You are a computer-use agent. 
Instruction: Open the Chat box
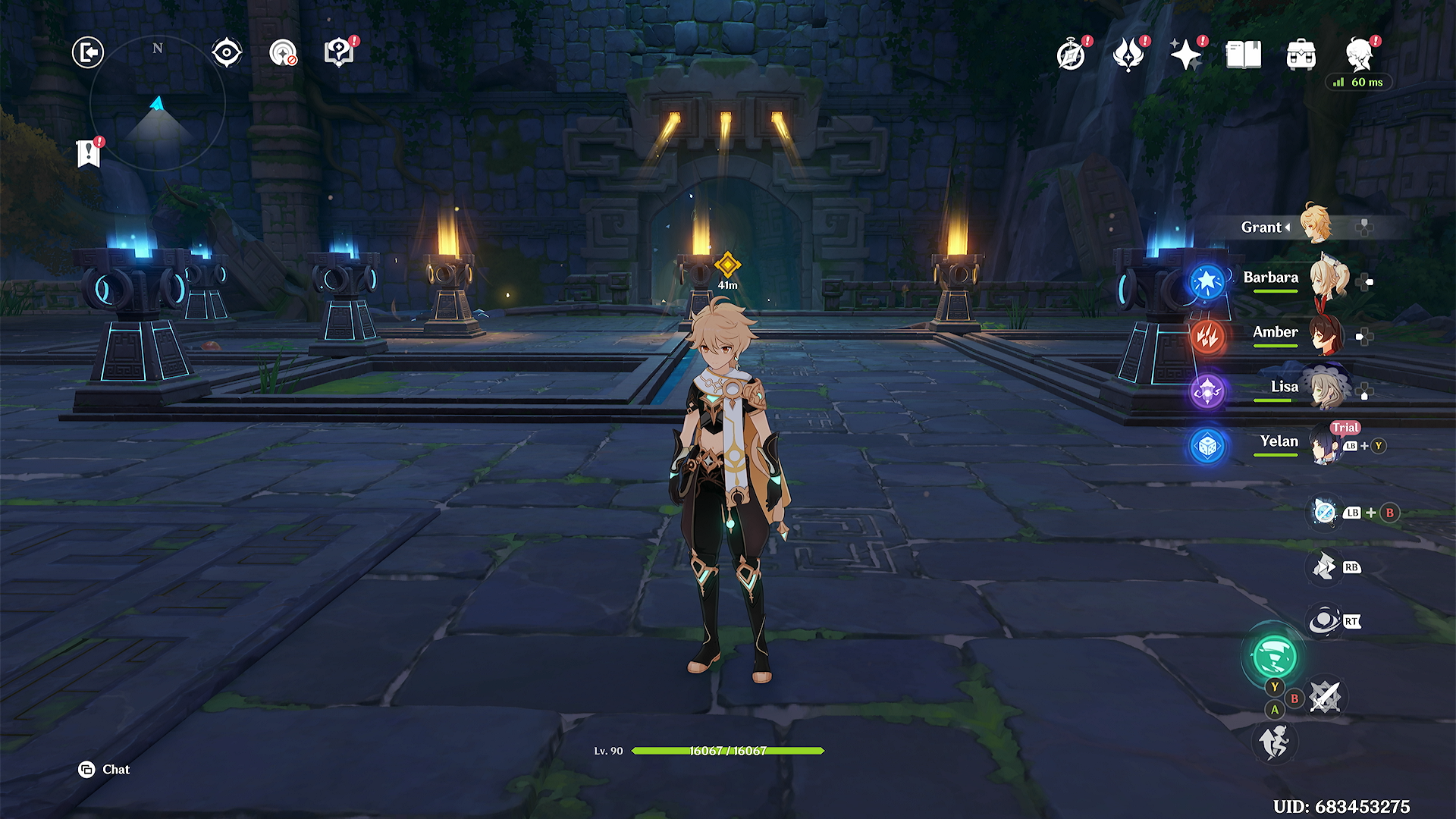tap(105, 770)
